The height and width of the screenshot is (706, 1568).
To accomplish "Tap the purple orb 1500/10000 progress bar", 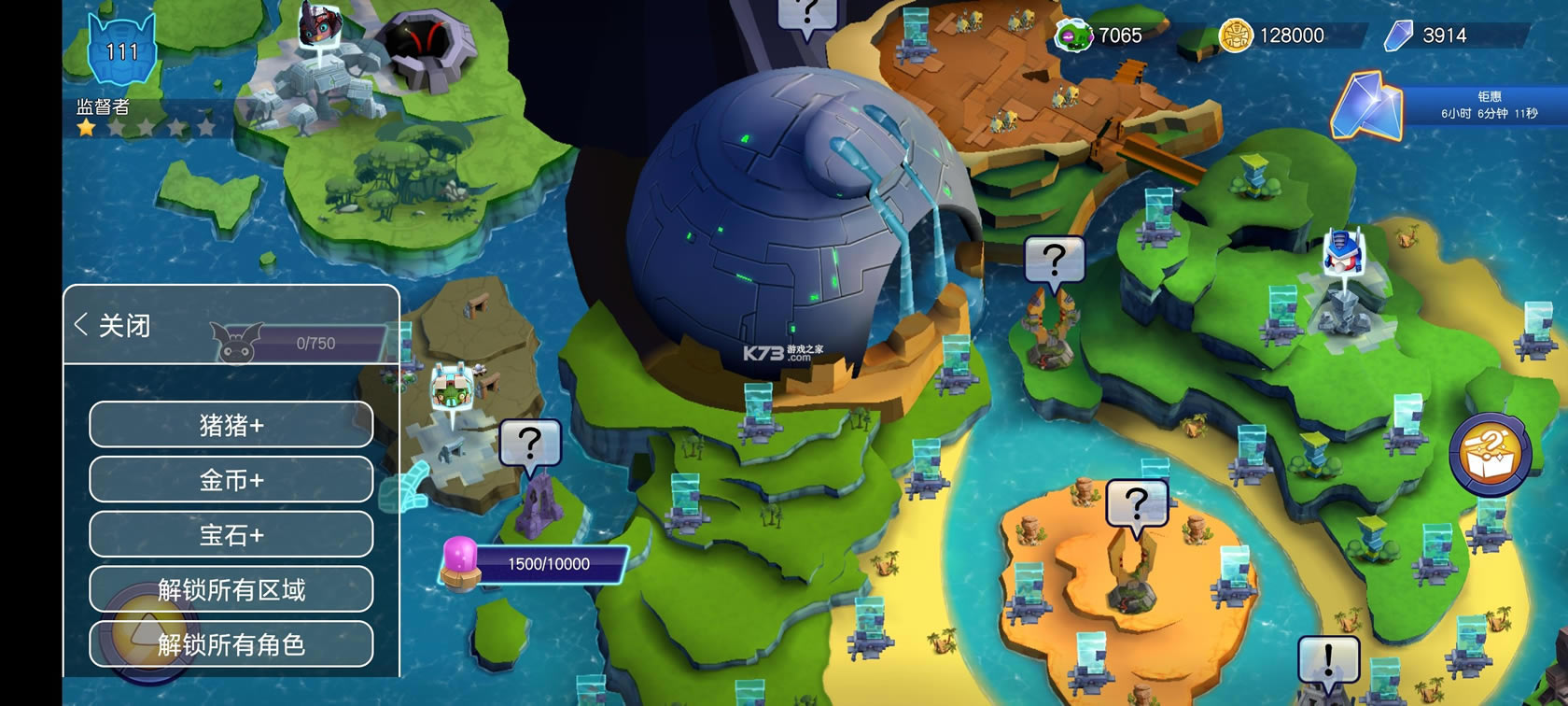I will click(x=534, y=564).
